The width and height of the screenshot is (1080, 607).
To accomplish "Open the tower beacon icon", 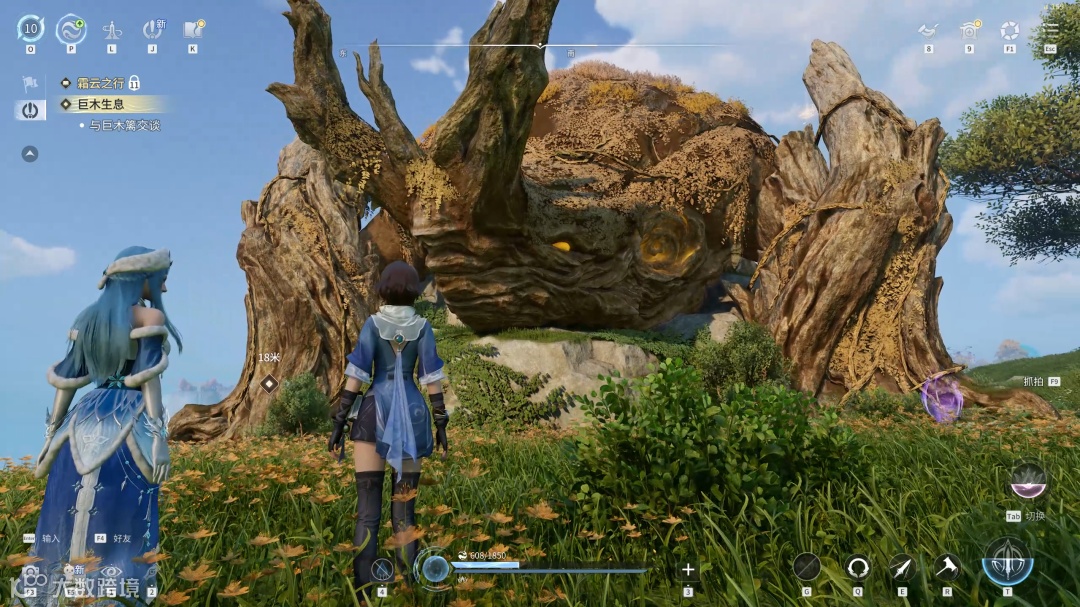I will [112, 30].
